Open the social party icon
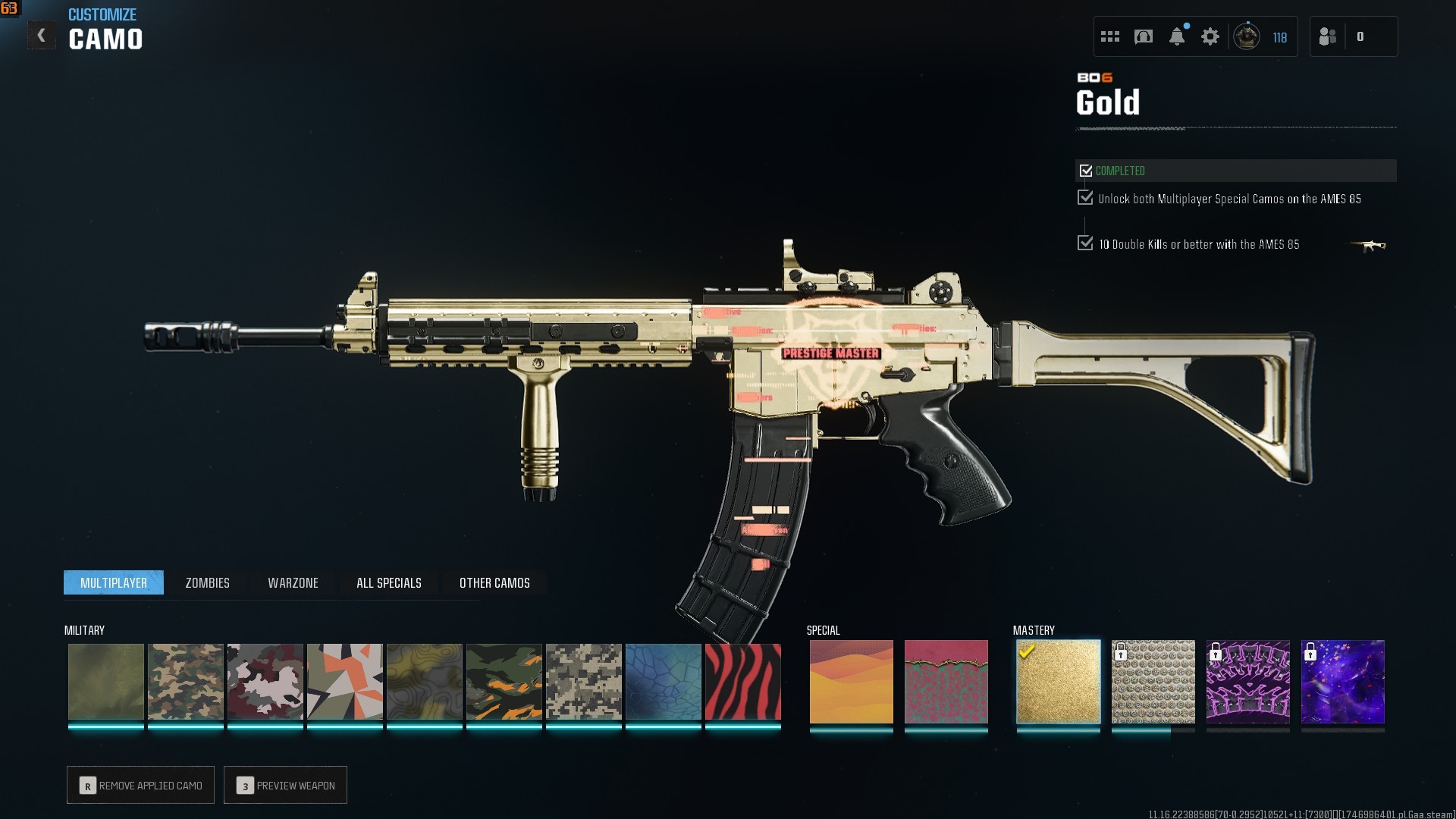This screenshot has height=819, width=1456. point(1327,36)
